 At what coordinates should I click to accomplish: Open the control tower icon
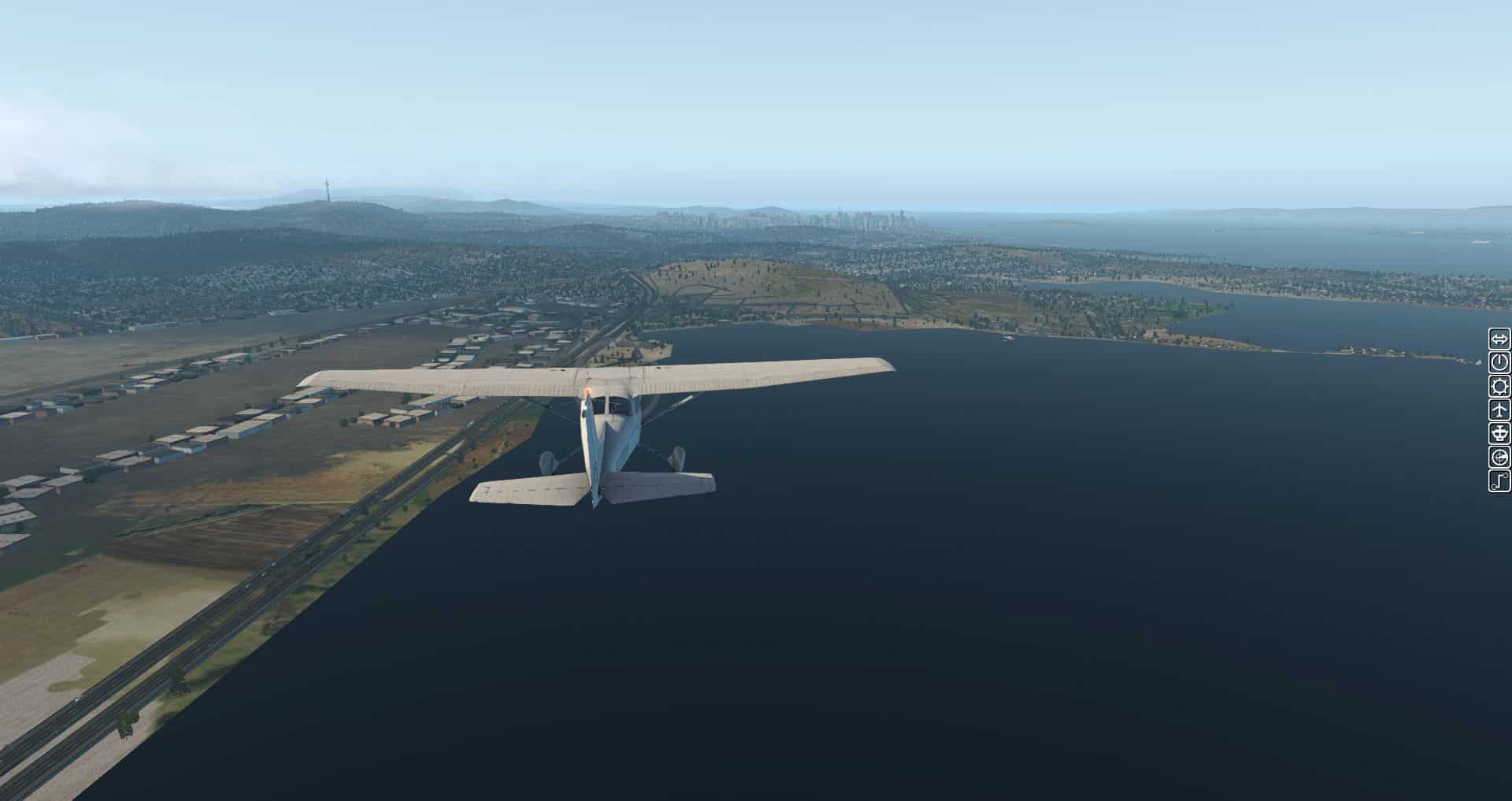tap(1499, 434)
